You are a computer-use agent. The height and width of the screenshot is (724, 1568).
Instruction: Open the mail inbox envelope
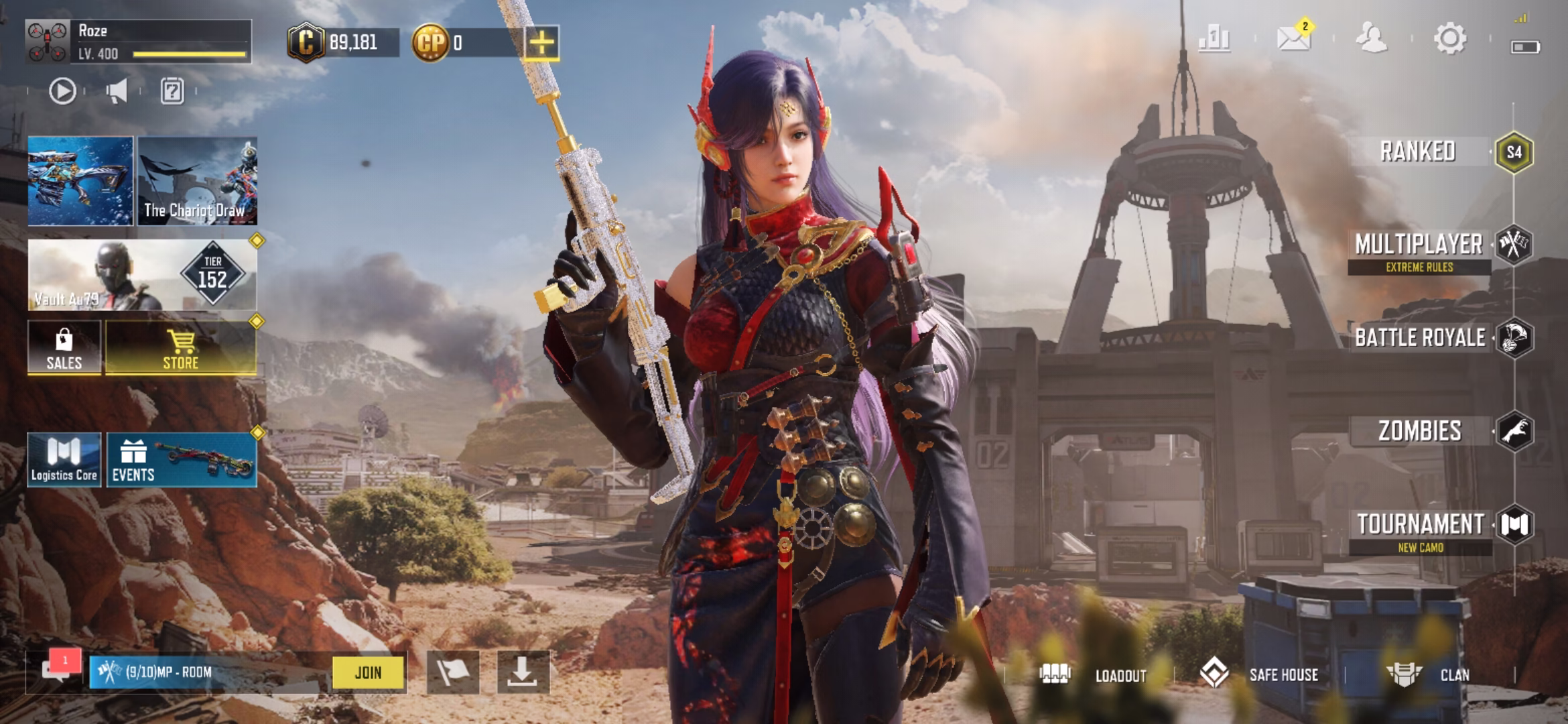pos(1293,38)
